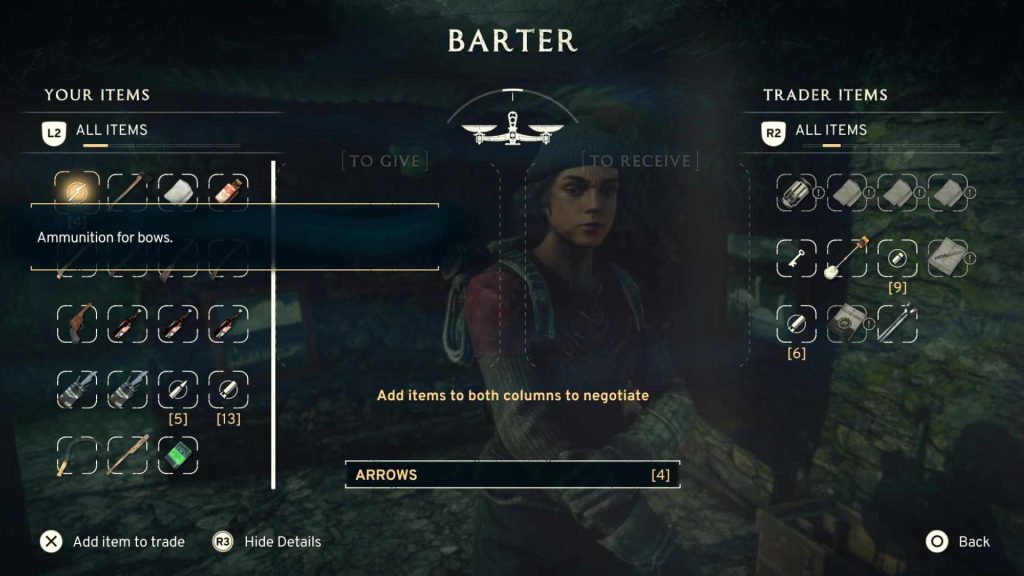
Task: Choose the revolver in your items
Action: (77, 323)
